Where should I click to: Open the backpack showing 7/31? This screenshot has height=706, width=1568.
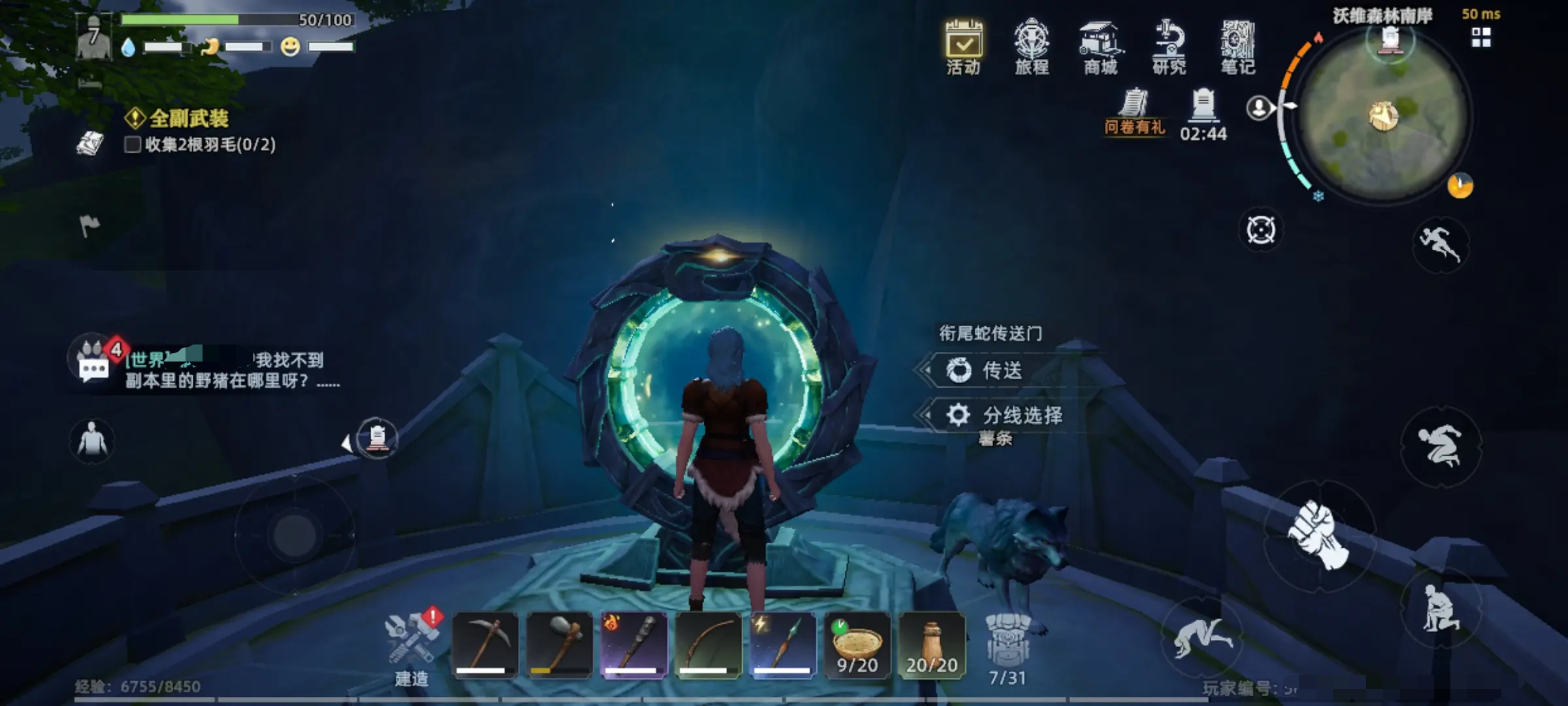point(1007,647)
